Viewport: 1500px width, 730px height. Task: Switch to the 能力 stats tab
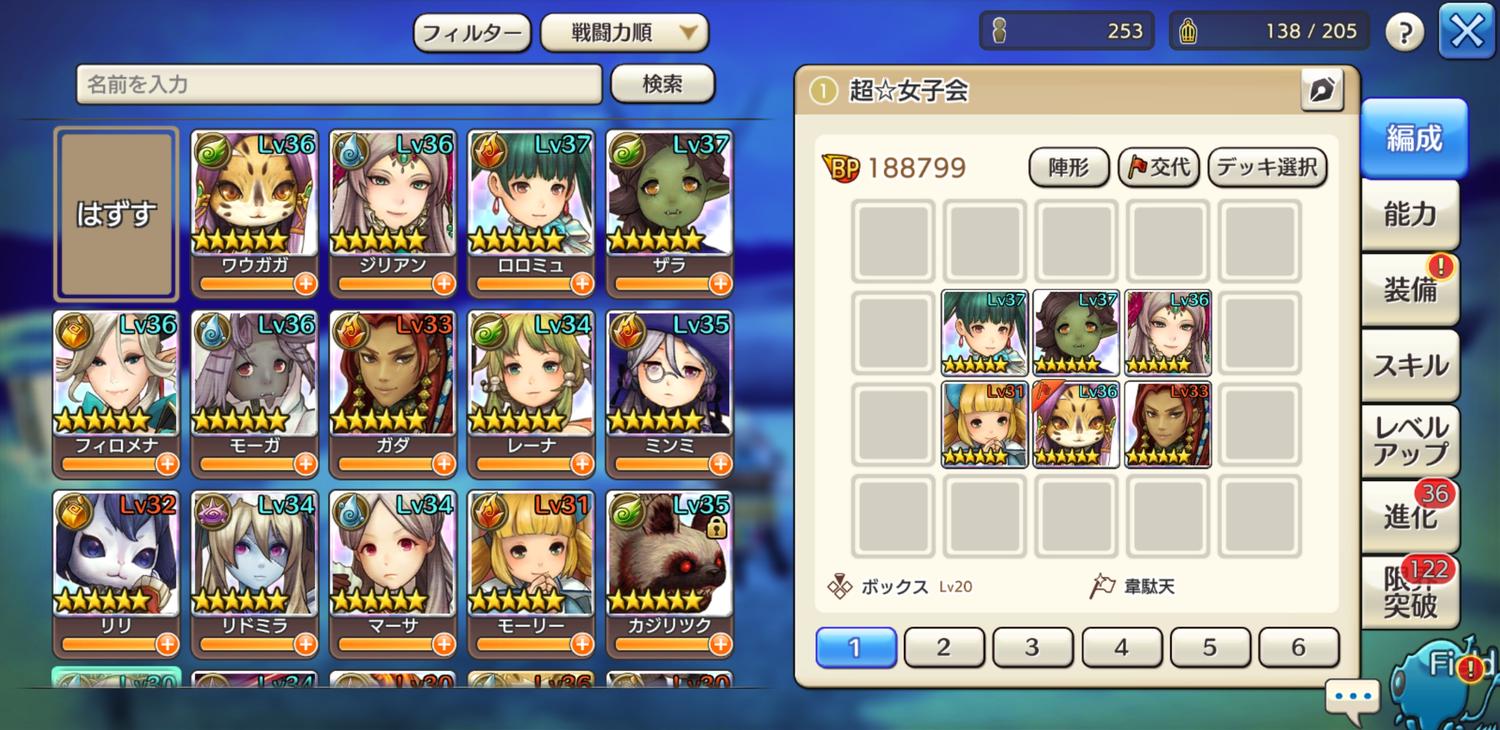1409,214
